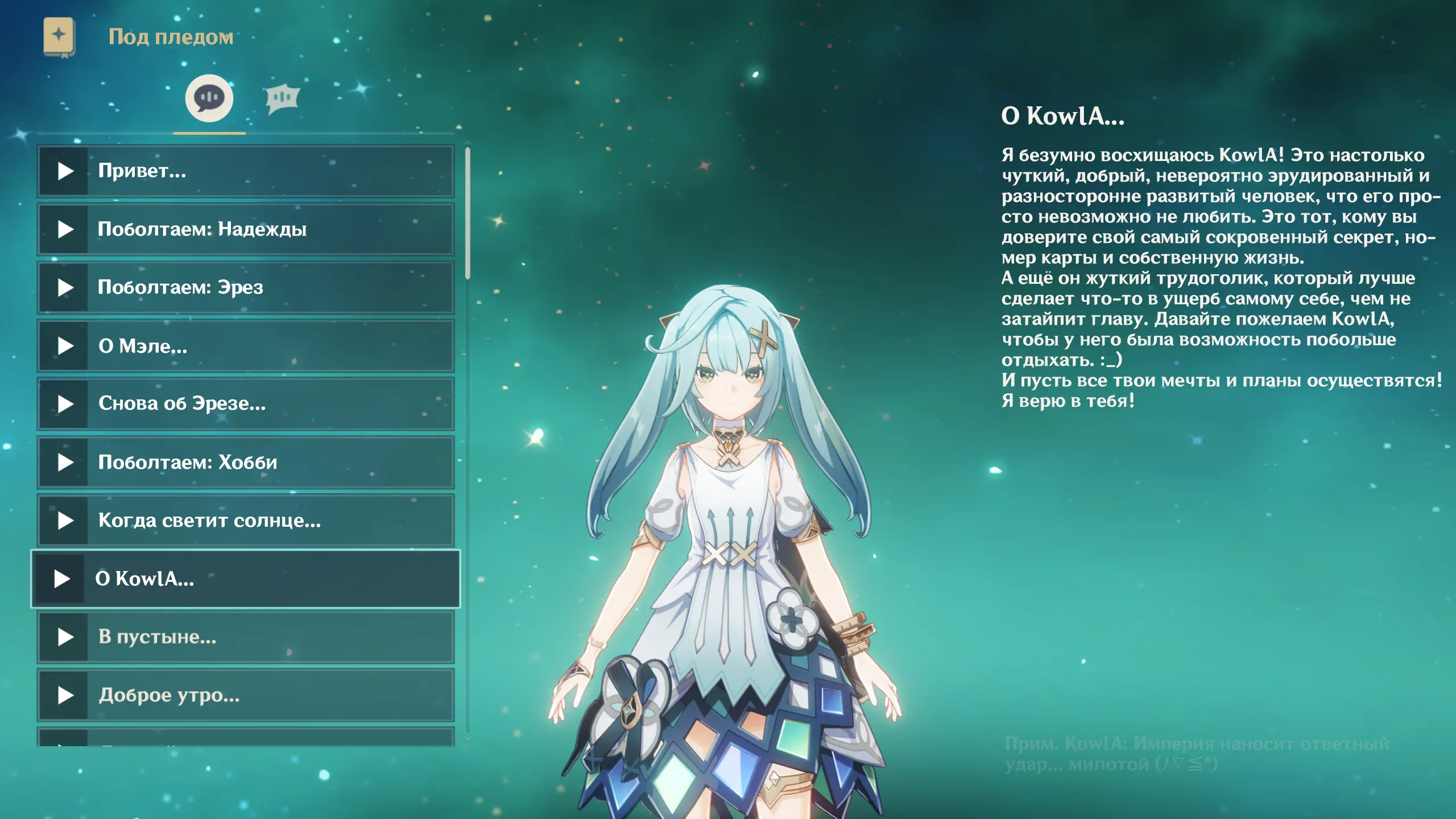Open the "В пустыне..." voice line
Viewport: 1456px width, 819px height.
246,637
